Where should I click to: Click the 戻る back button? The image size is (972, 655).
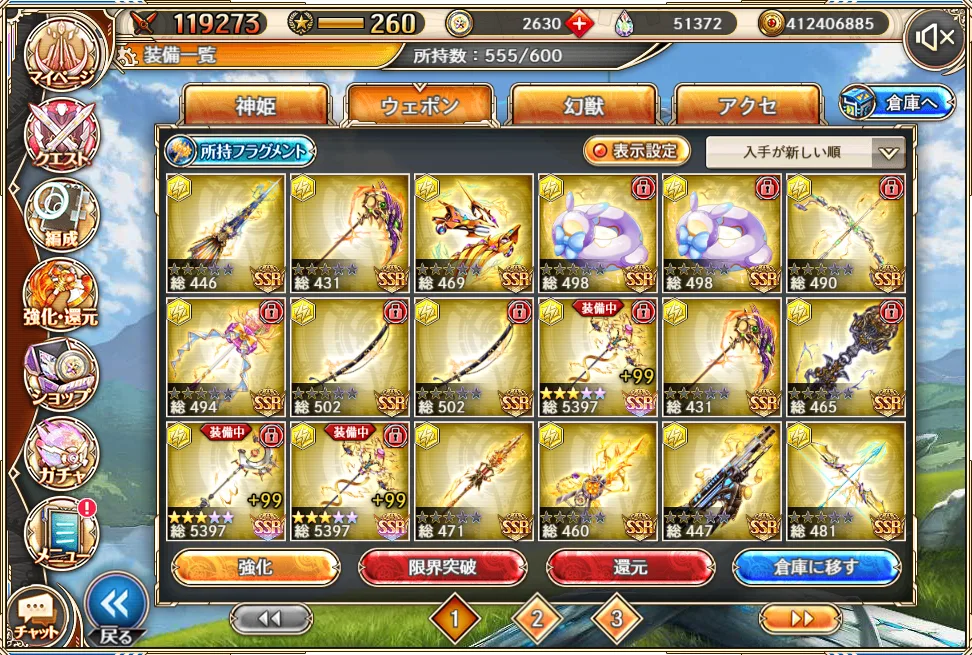[x=116, y=609]
